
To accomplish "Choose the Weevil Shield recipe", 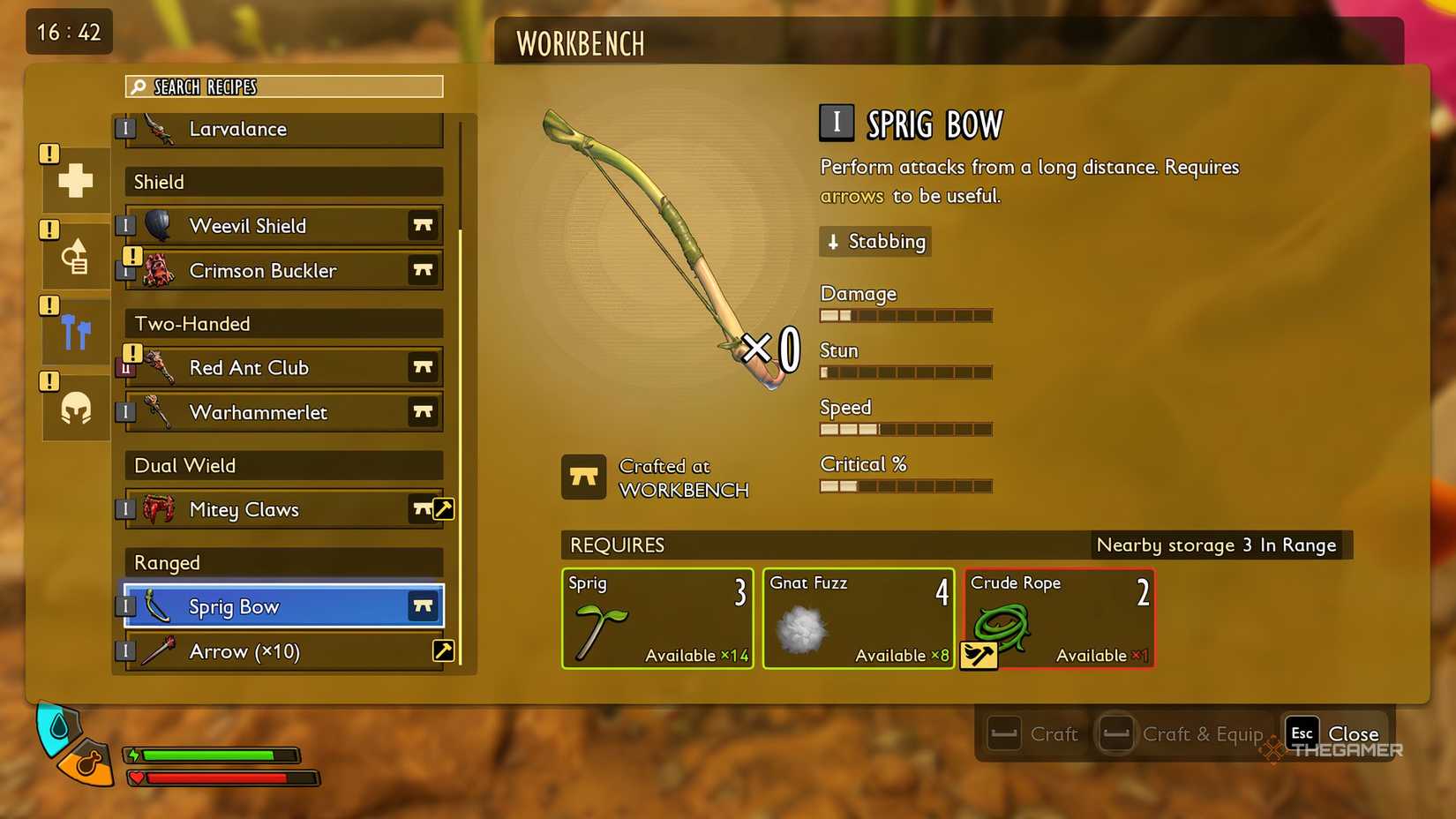I will pos(284,226).
